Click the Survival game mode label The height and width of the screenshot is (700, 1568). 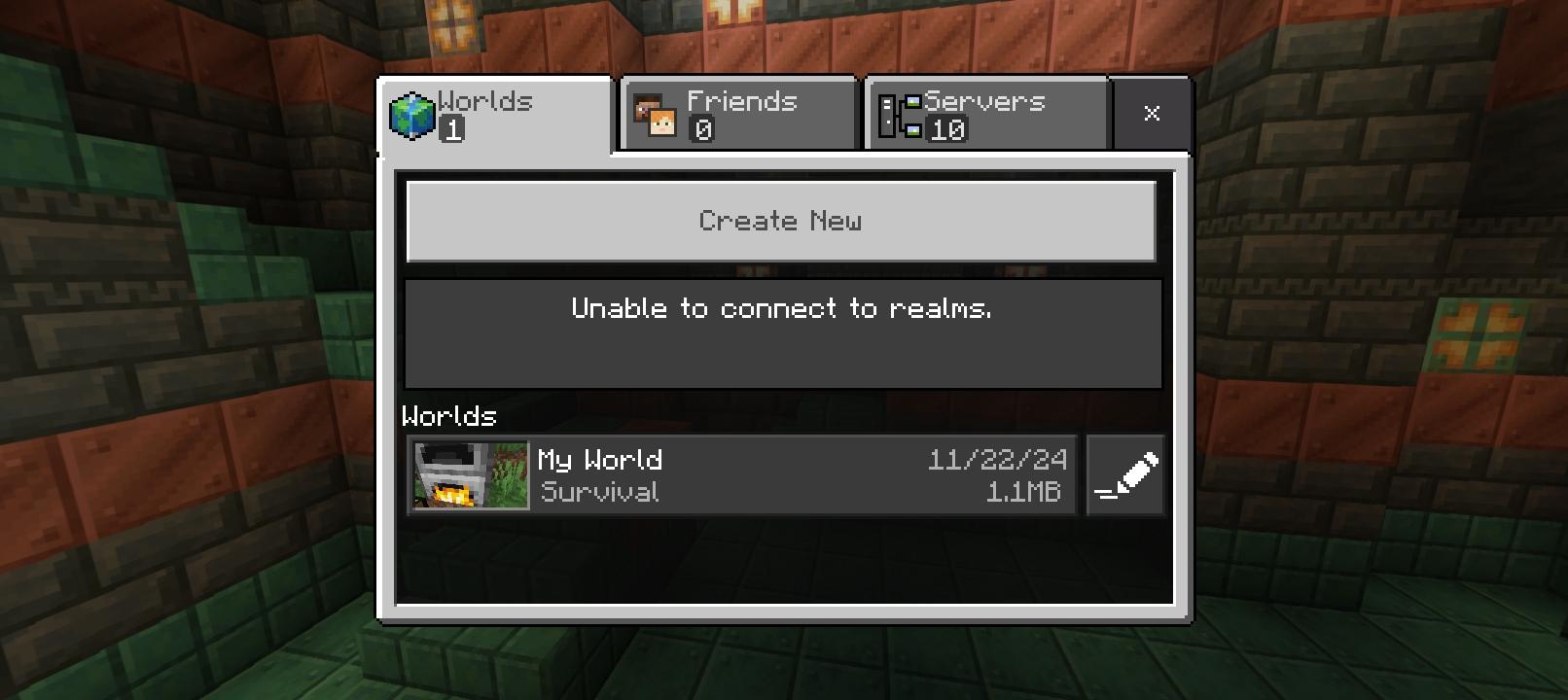[x=599, y=493]
